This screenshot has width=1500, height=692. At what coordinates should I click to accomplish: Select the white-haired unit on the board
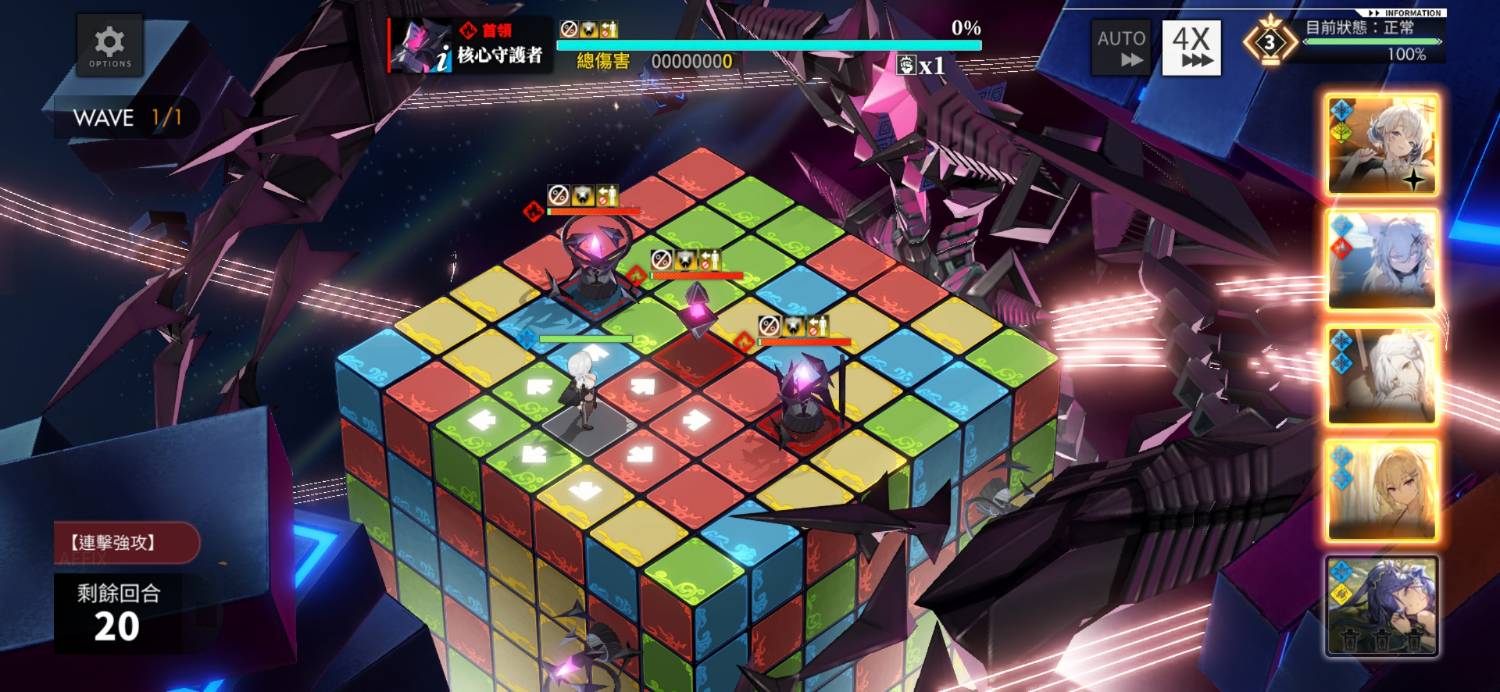point(580,392)
